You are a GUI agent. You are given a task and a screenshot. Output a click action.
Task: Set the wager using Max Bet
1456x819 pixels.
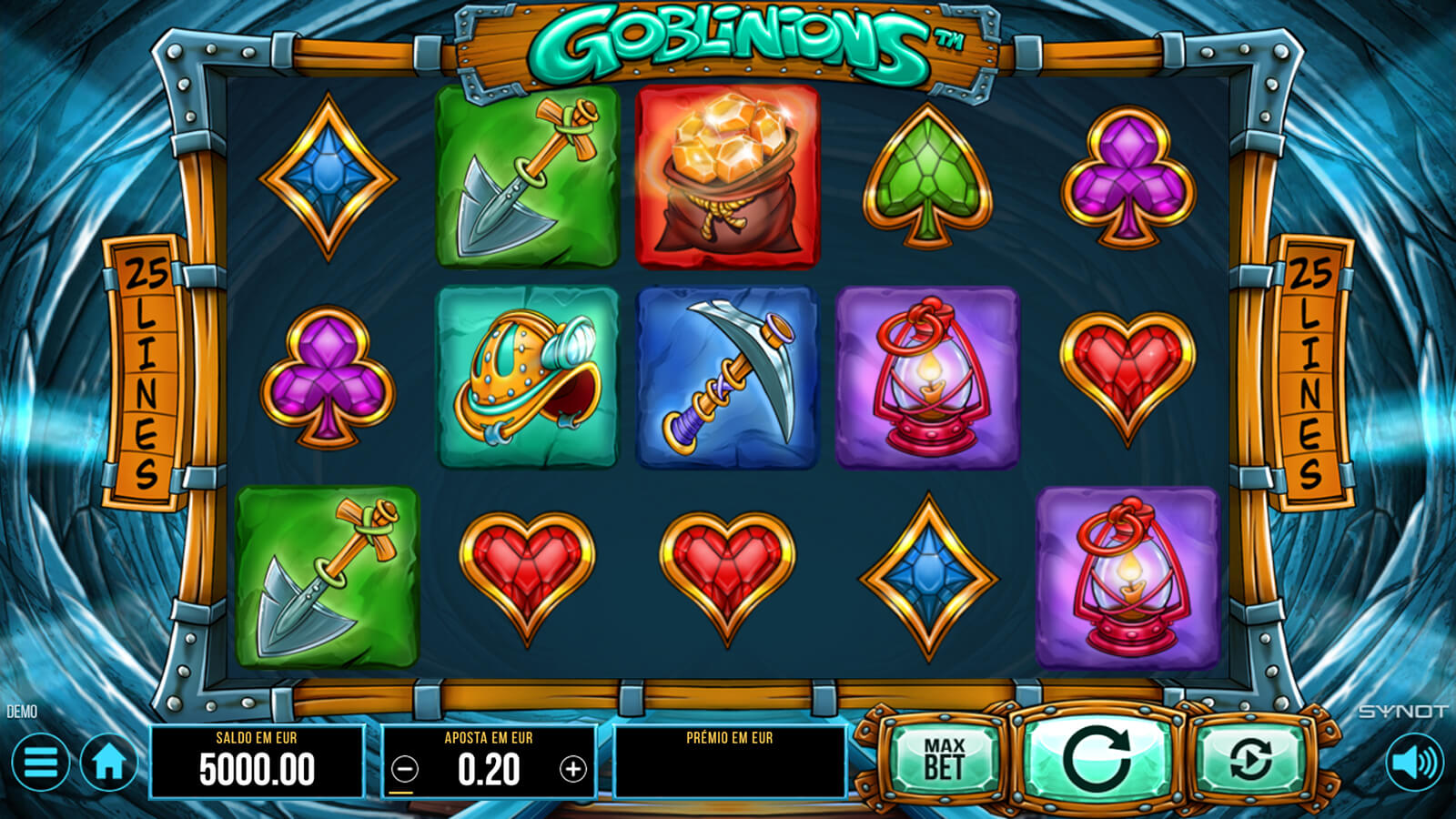point(944,759)
